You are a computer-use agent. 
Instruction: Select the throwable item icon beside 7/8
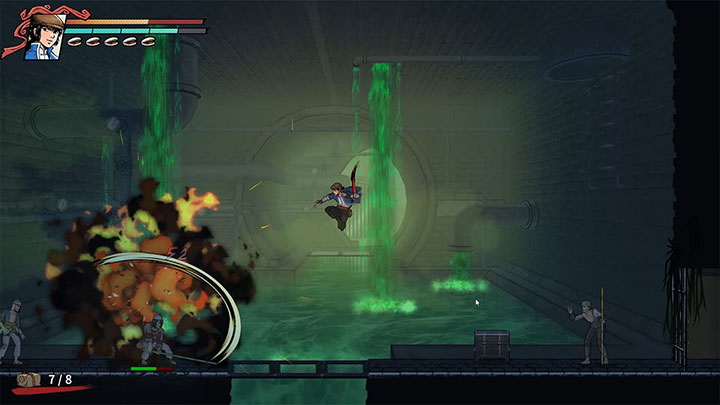point(30,381)
